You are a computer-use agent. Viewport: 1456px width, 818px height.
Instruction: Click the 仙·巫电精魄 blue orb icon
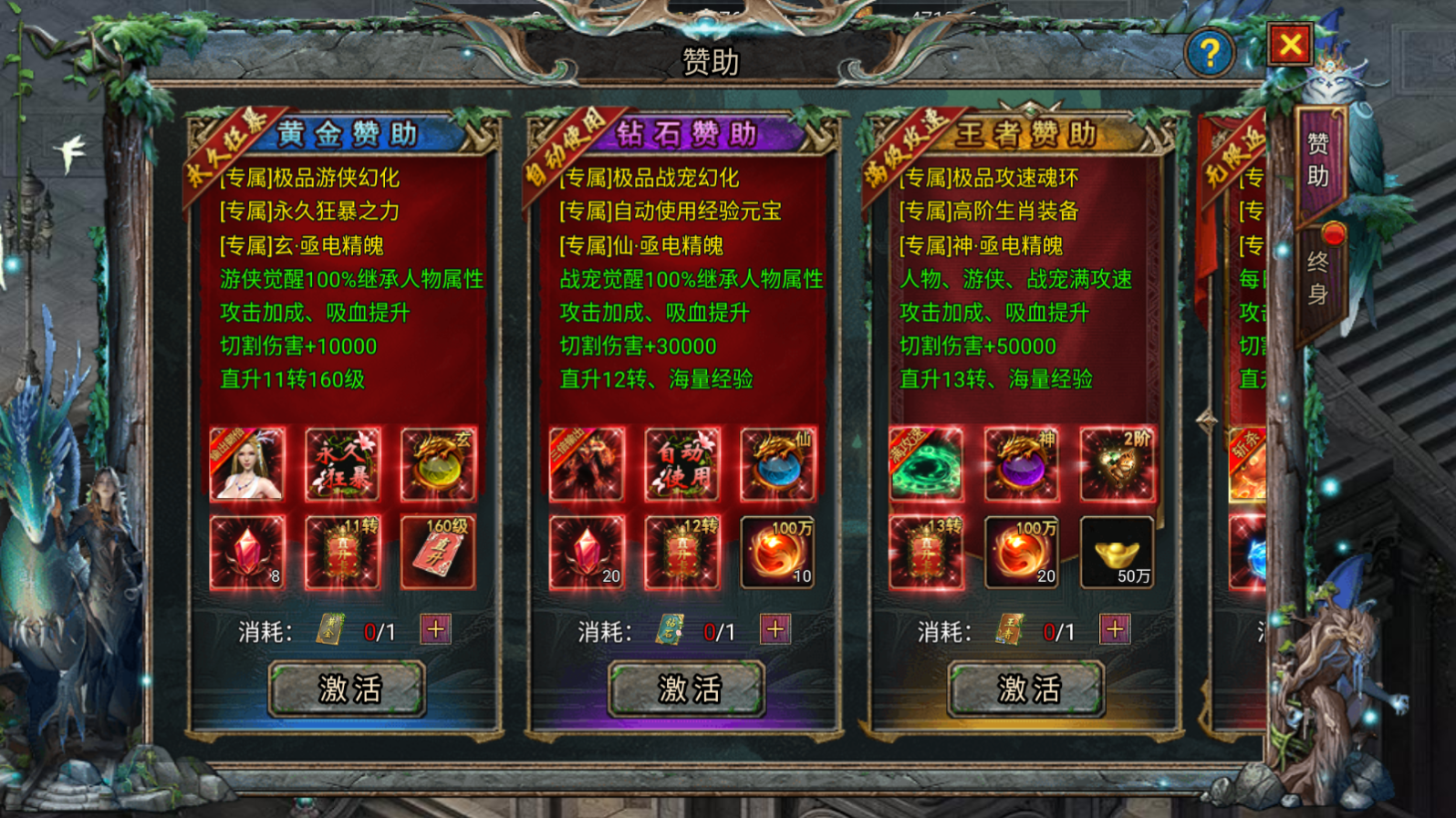point(777,465)
